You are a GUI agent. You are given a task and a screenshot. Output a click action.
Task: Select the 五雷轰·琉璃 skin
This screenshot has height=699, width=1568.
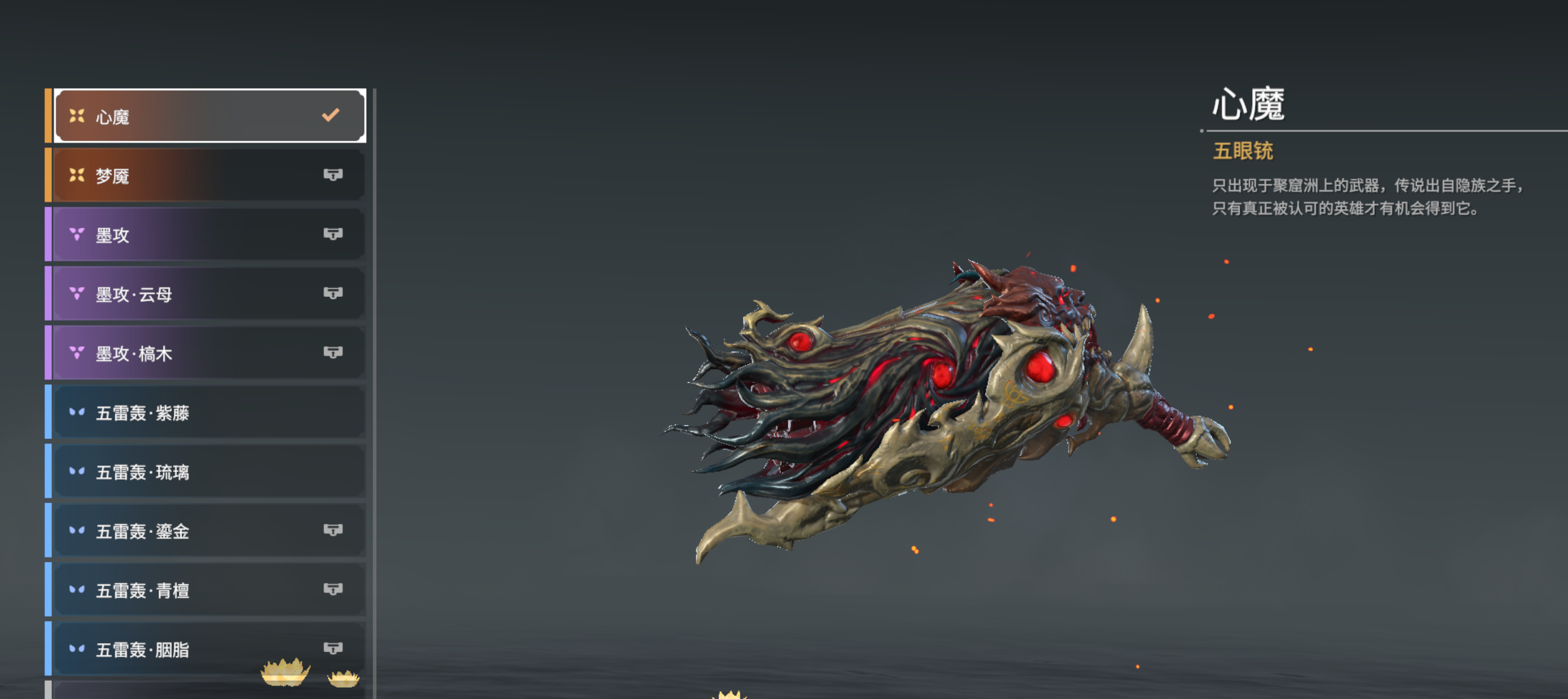pyautogui.click(x=190, y=471)
